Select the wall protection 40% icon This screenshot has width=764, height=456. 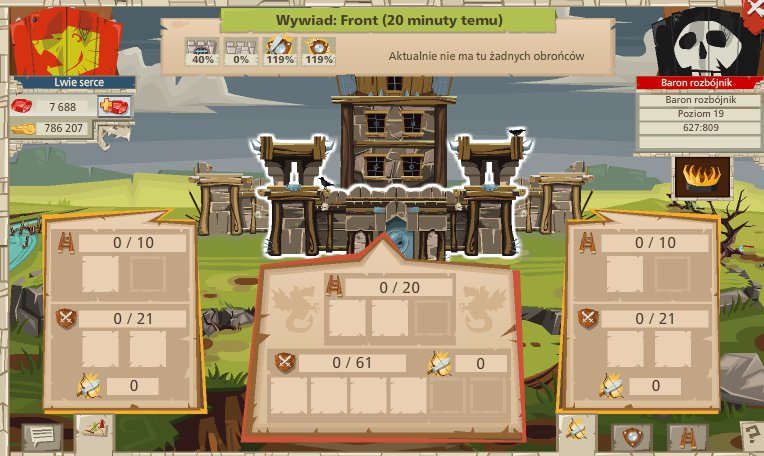(204, 50)
